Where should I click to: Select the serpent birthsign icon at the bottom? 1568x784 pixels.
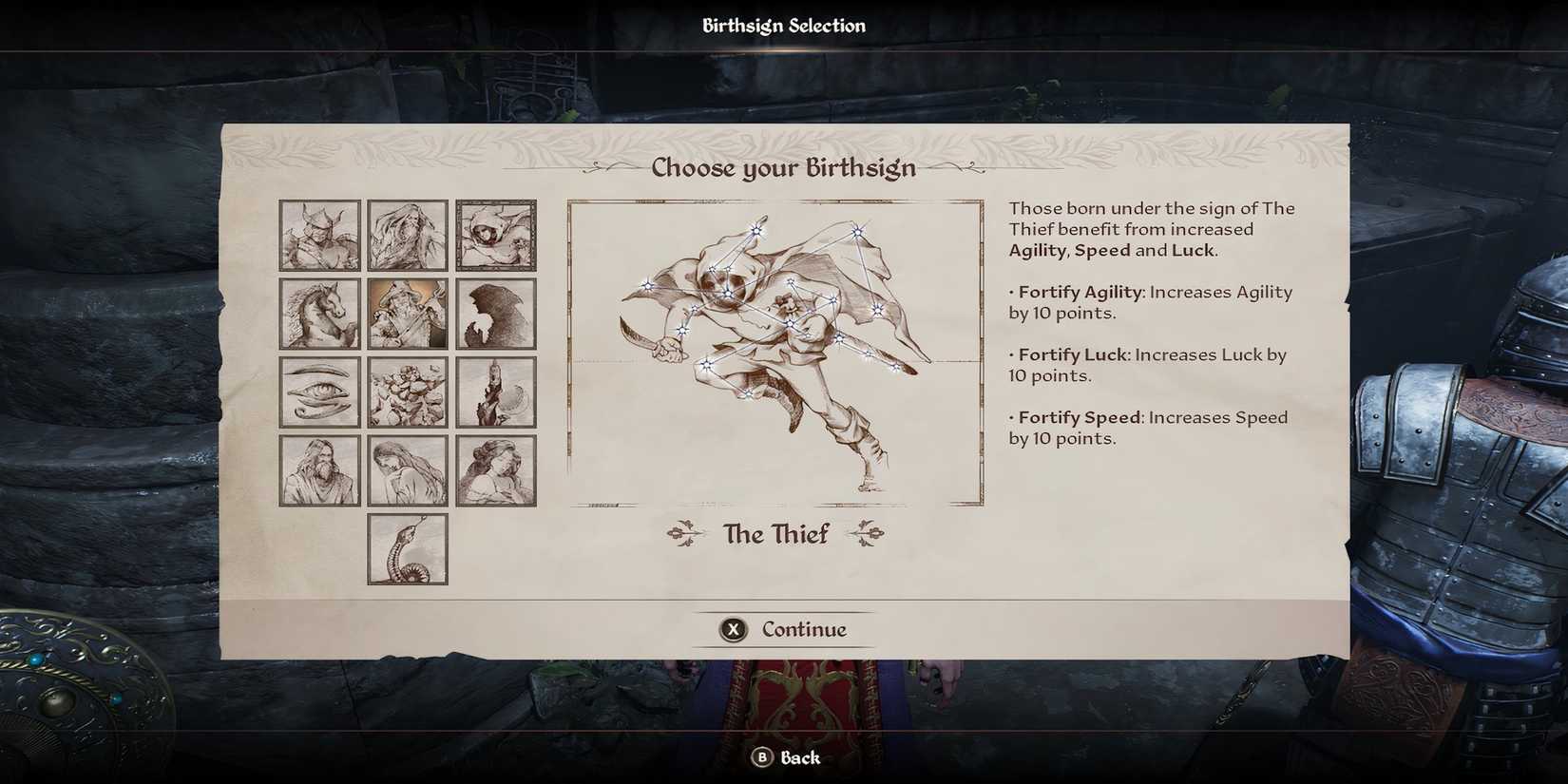pos(407,549)
